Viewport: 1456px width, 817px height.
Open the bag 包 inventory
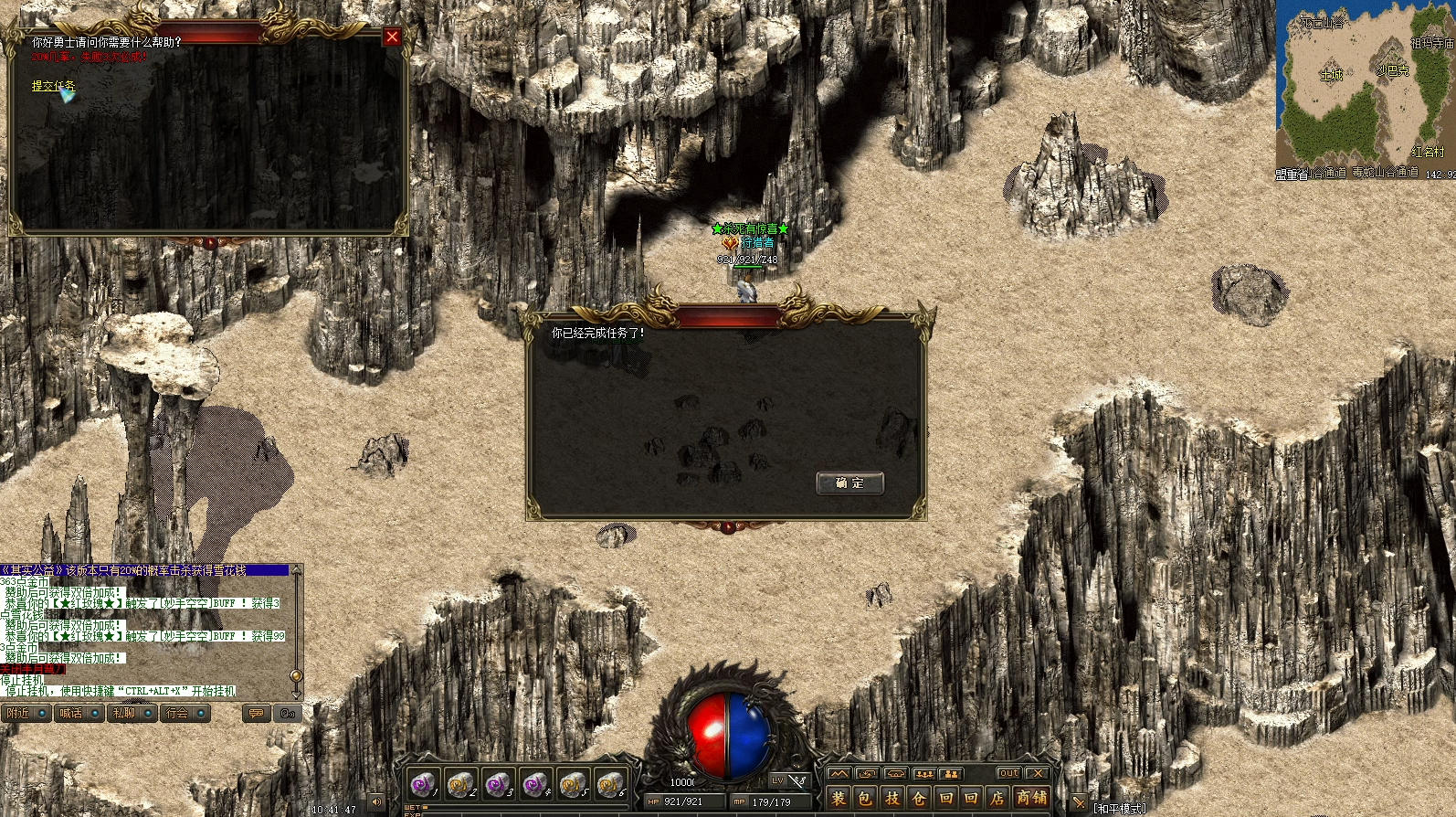click(865, 798)
